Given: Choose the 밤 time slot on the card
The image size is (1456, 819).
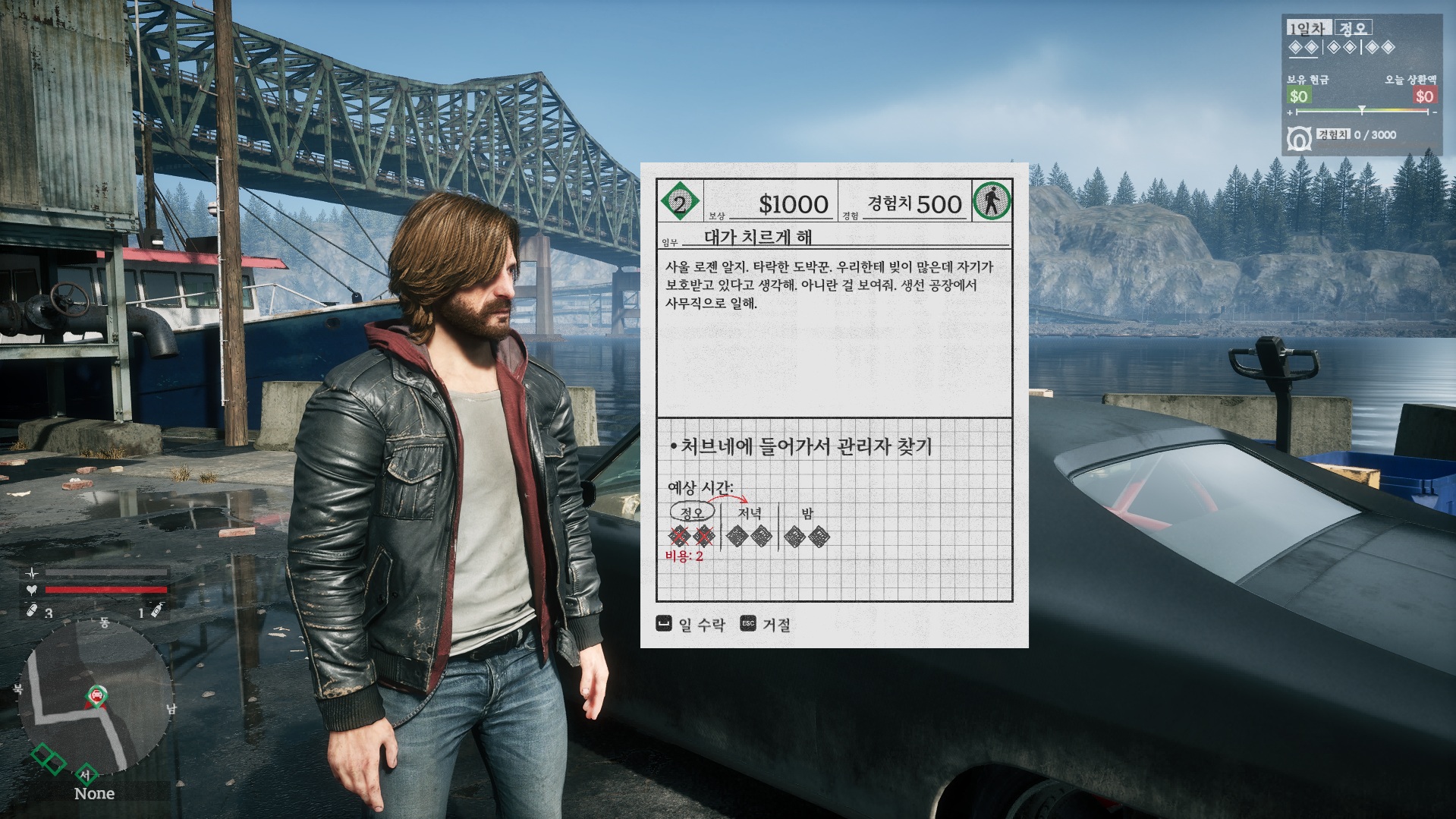Looking at the screenshot, I should [807, 514].
